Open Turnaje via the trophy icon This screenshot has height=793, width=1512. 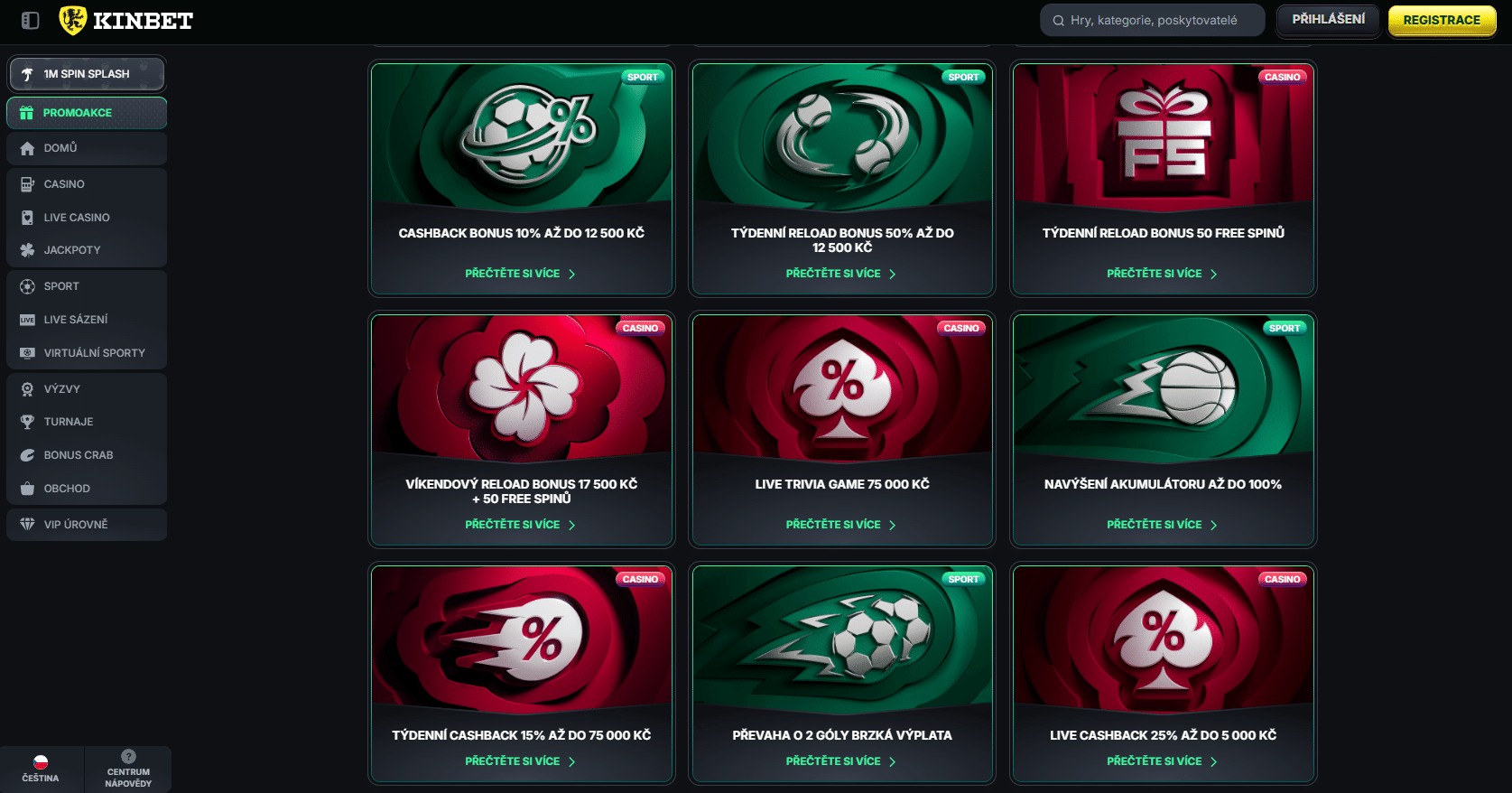[27, 421]
